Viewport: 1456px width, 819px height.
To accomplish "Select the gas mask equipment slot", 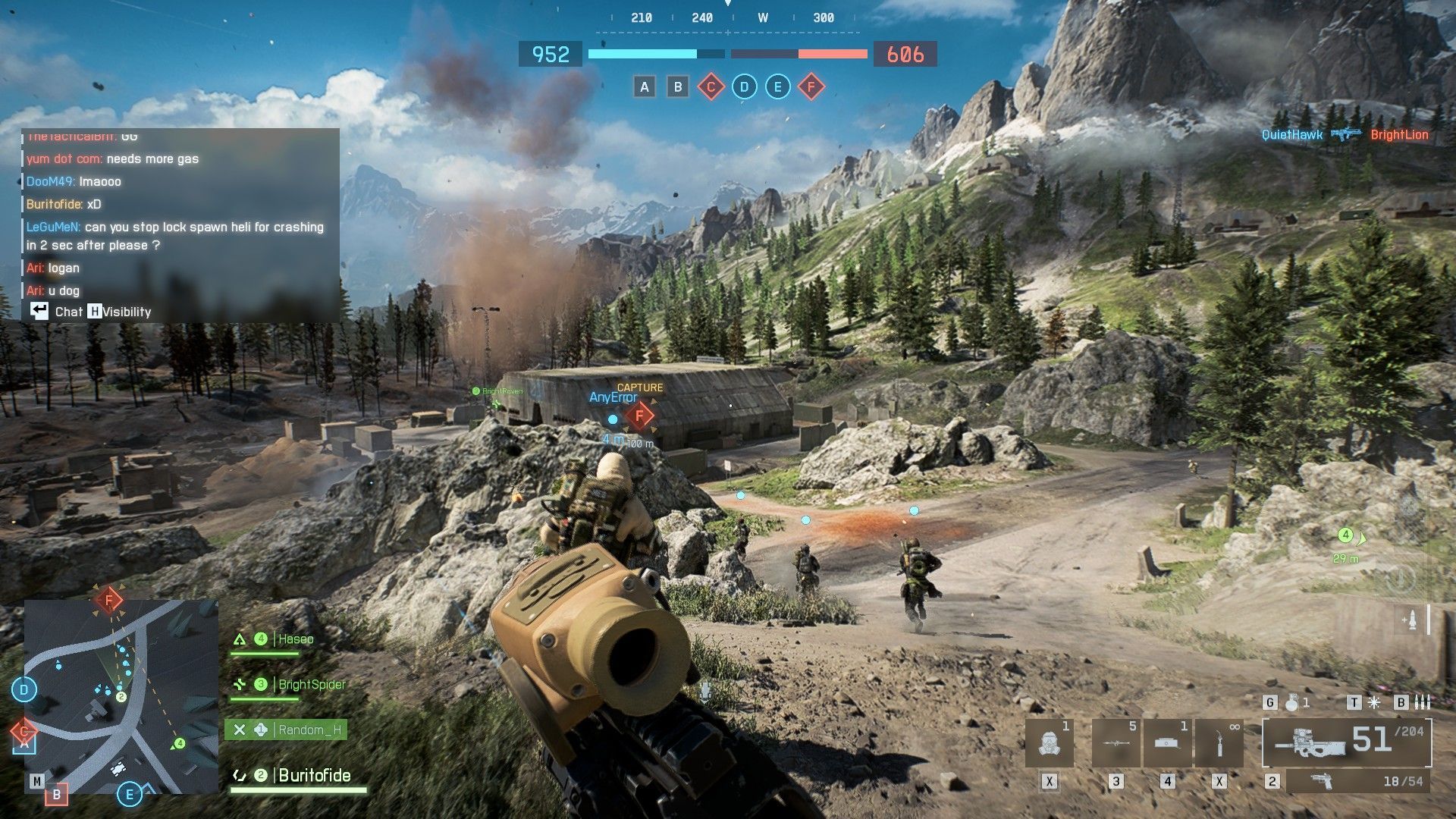I will click(x=1050, y=743).
